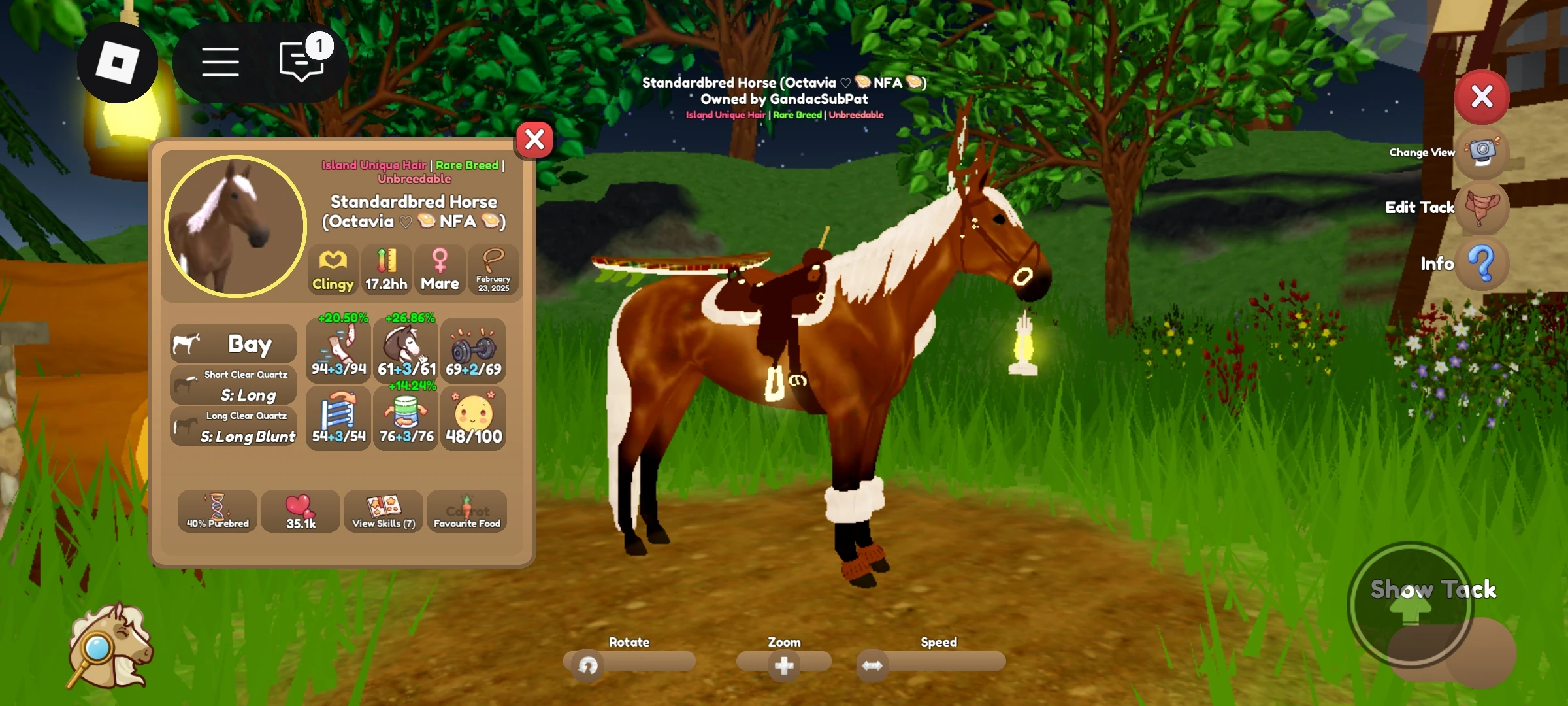Adjust the camera Zoom slider

[784, 664]
